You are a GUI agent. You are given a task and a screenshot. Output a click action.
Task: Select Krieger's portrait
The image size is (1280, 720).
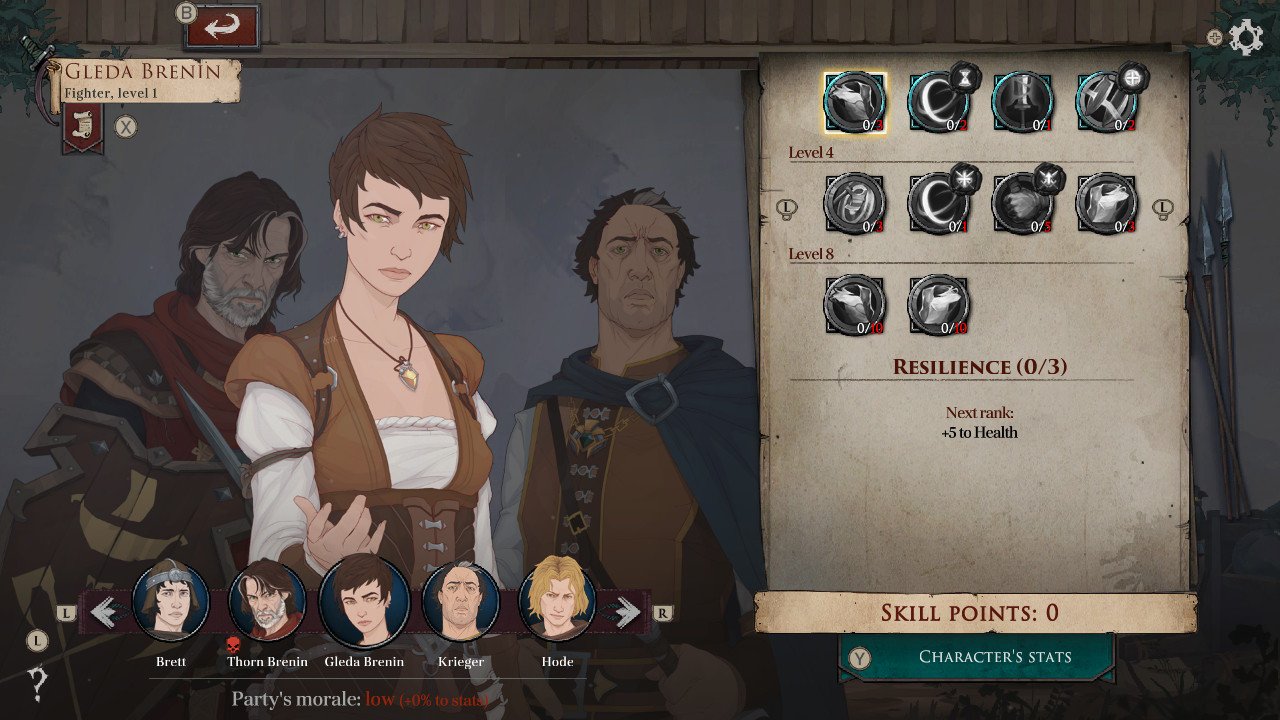pos(461,598)
